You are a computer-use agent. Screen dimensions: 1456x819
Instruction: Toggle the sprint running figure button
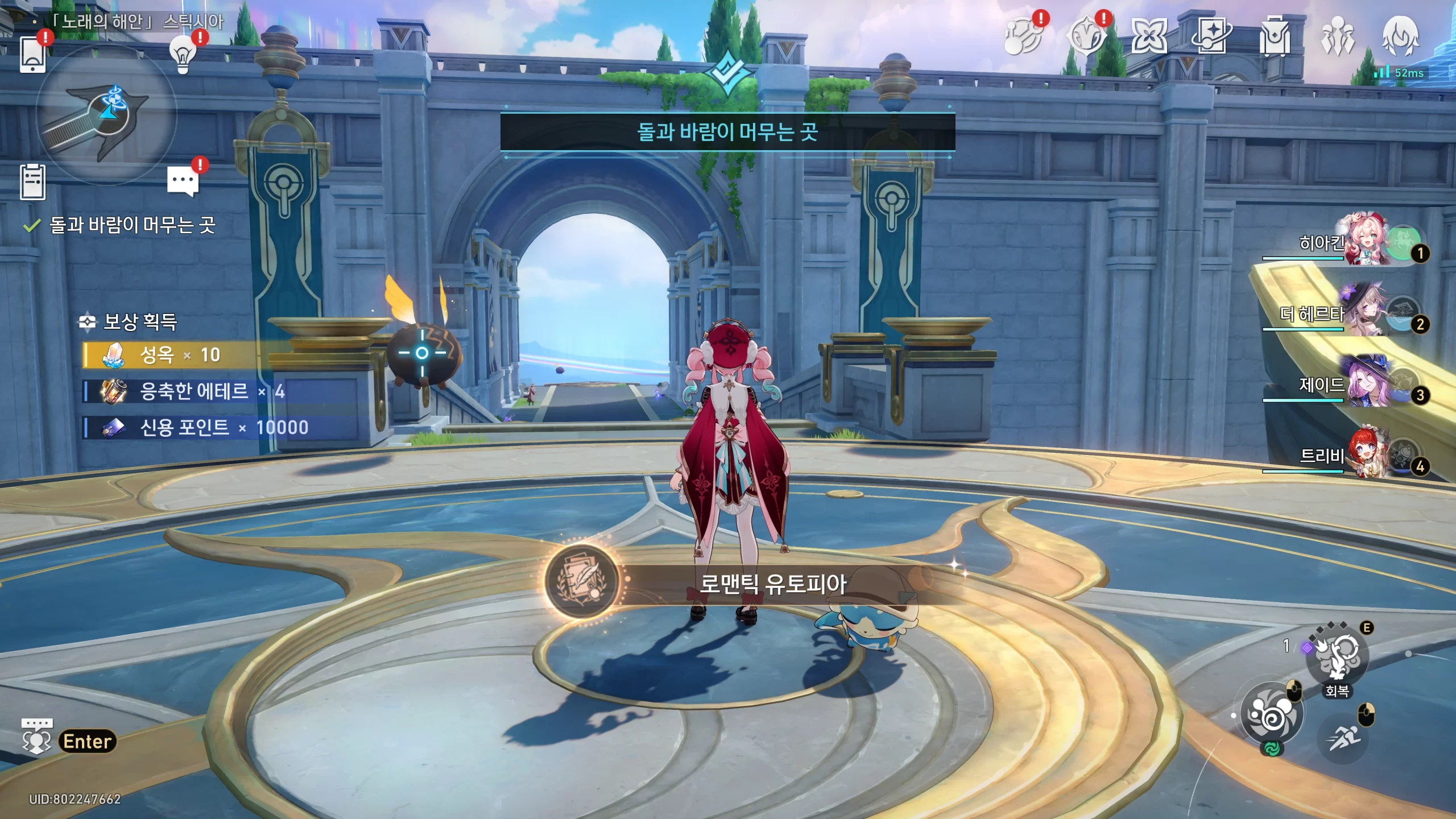(1343, 738)
